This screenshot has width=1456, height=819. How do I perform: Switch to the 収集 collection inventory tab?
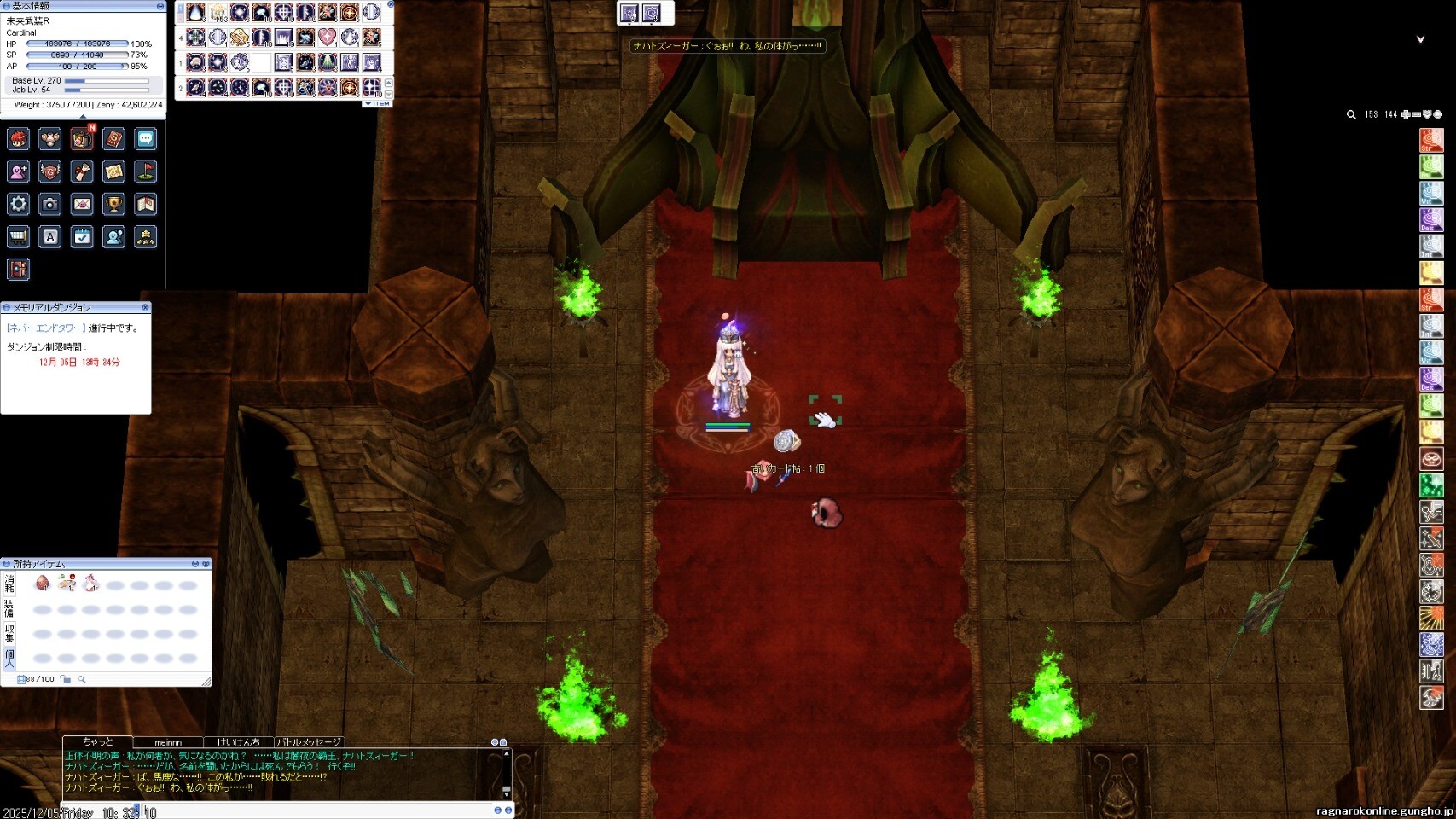point(9,633)
